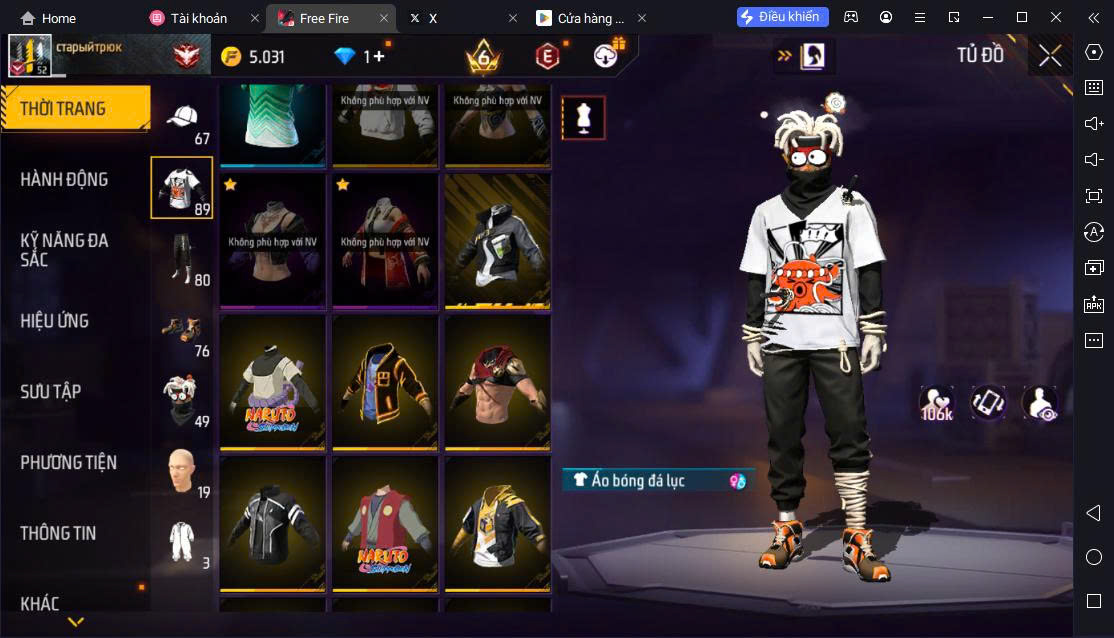The image size is (1114, 638).
Task: Open the mannequin outfit preset button
Action: tap(582, 118)
